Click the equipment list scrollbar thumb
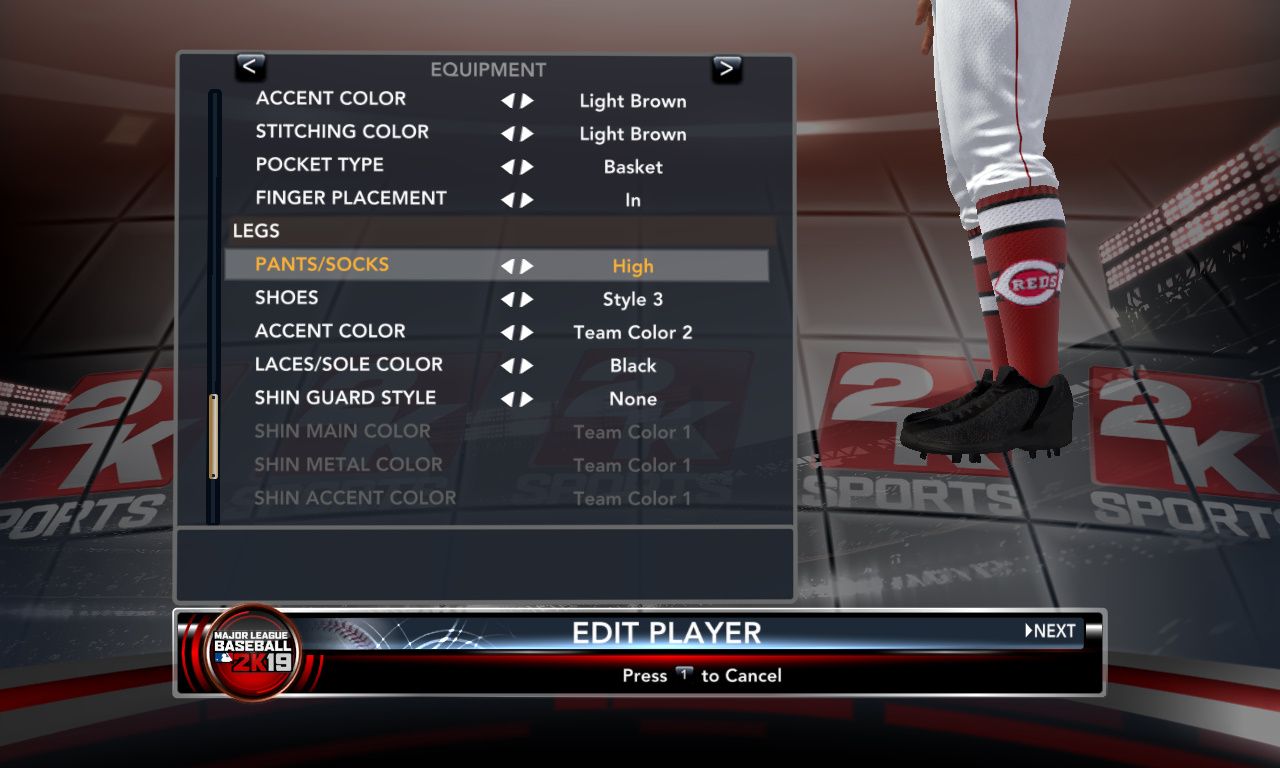The image size is (1280, 768). pos(213,436)
